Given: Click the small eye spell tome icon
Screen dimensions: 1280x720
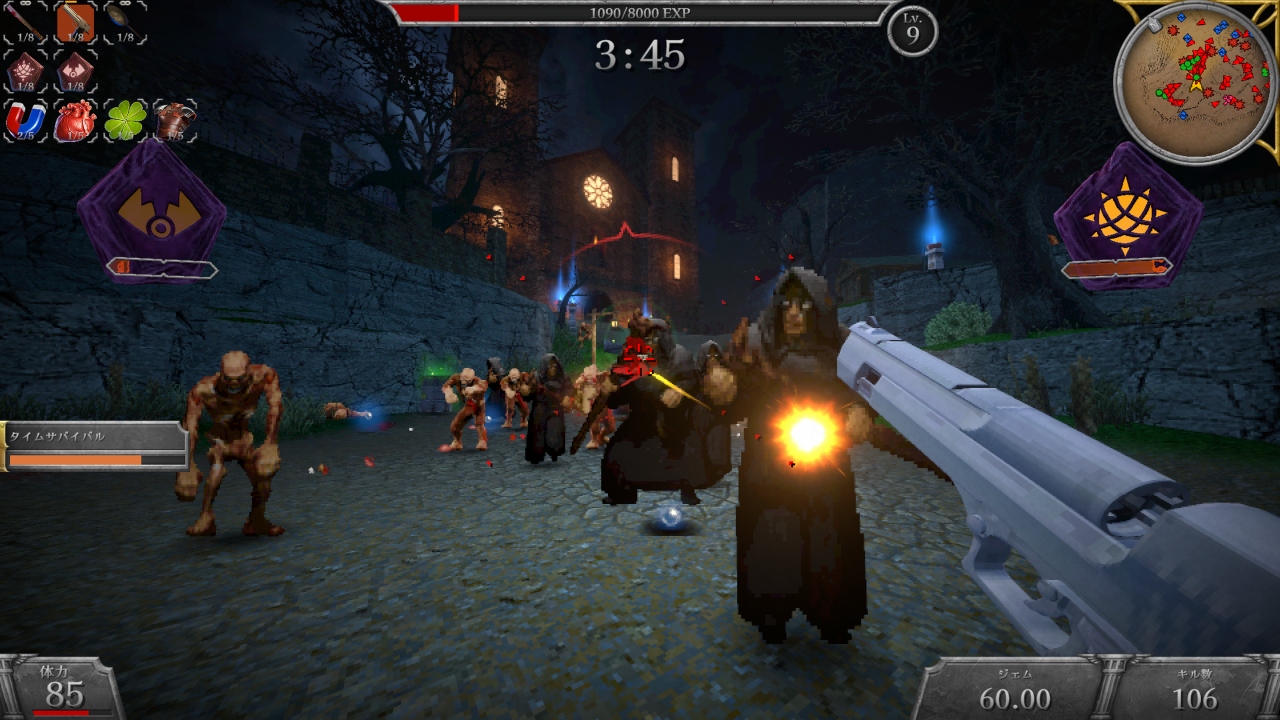Looking at the screenshot, I should point(75,71).
